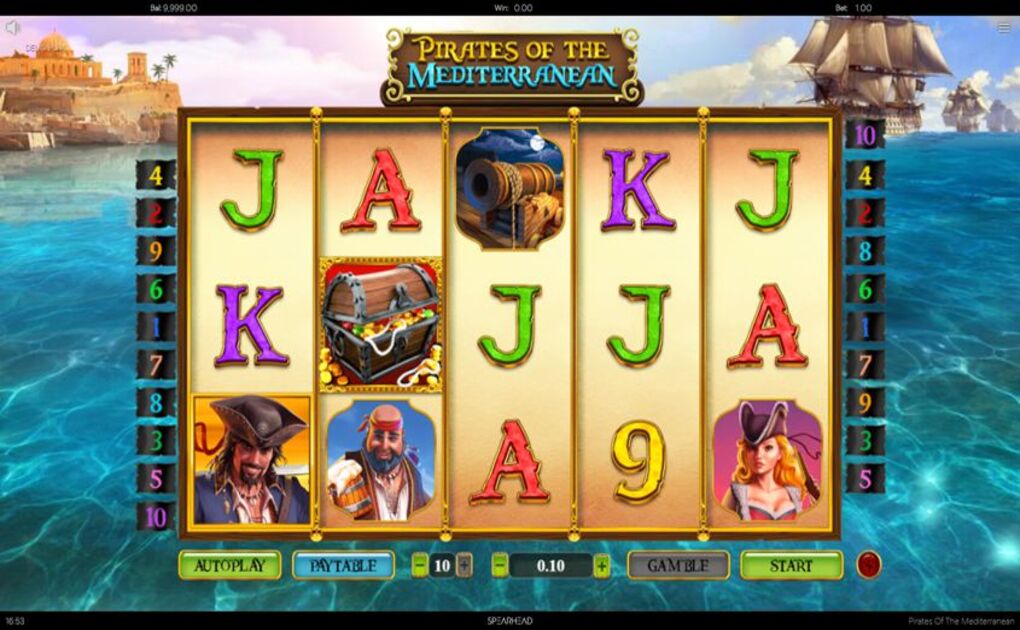Open the Autoplay options
The image size is (1020, 630).
230,565
